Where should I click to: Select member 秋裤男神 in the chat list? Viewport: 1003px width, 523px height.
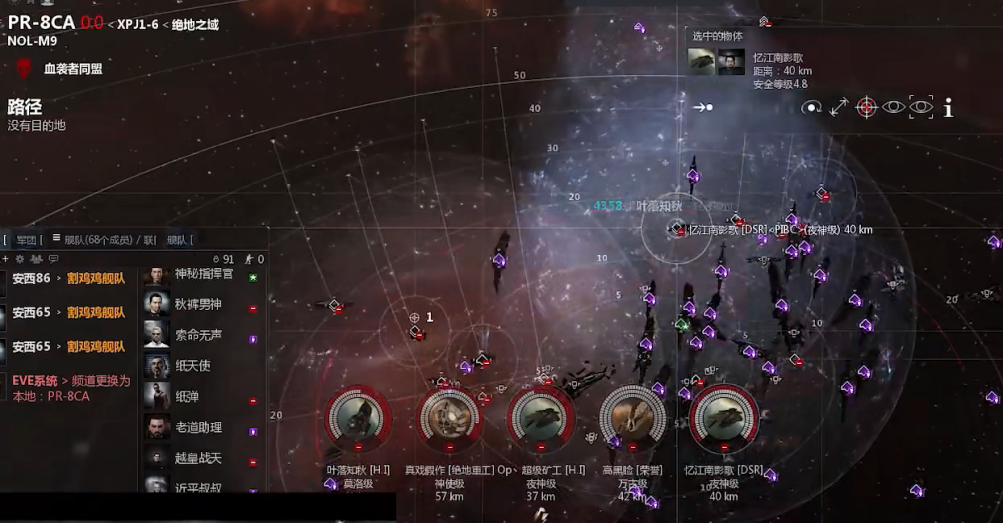click(x=198, y=304)
